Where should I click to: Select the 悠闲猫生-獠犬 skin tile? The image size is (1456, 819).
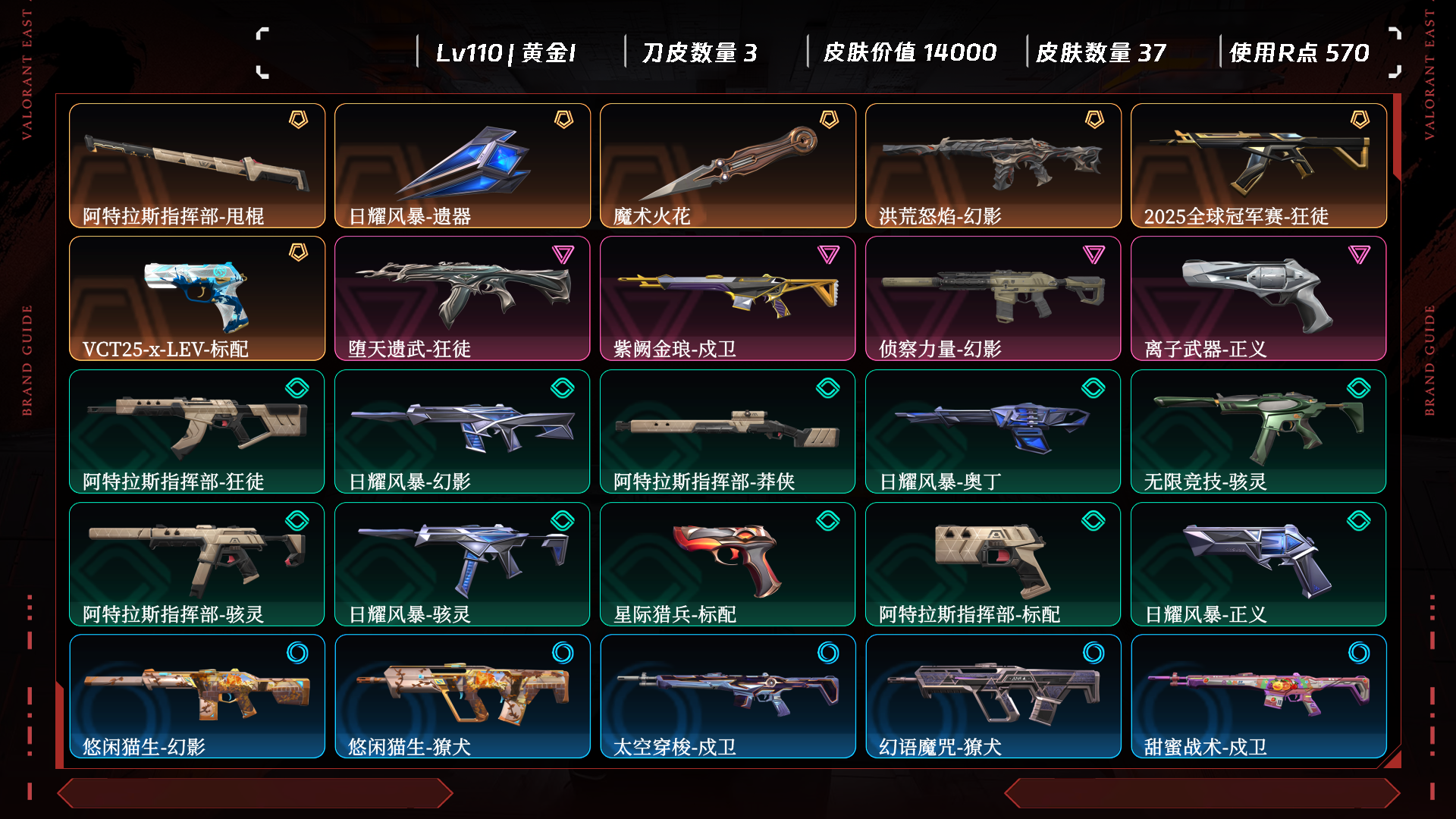[x=463, y=696]
